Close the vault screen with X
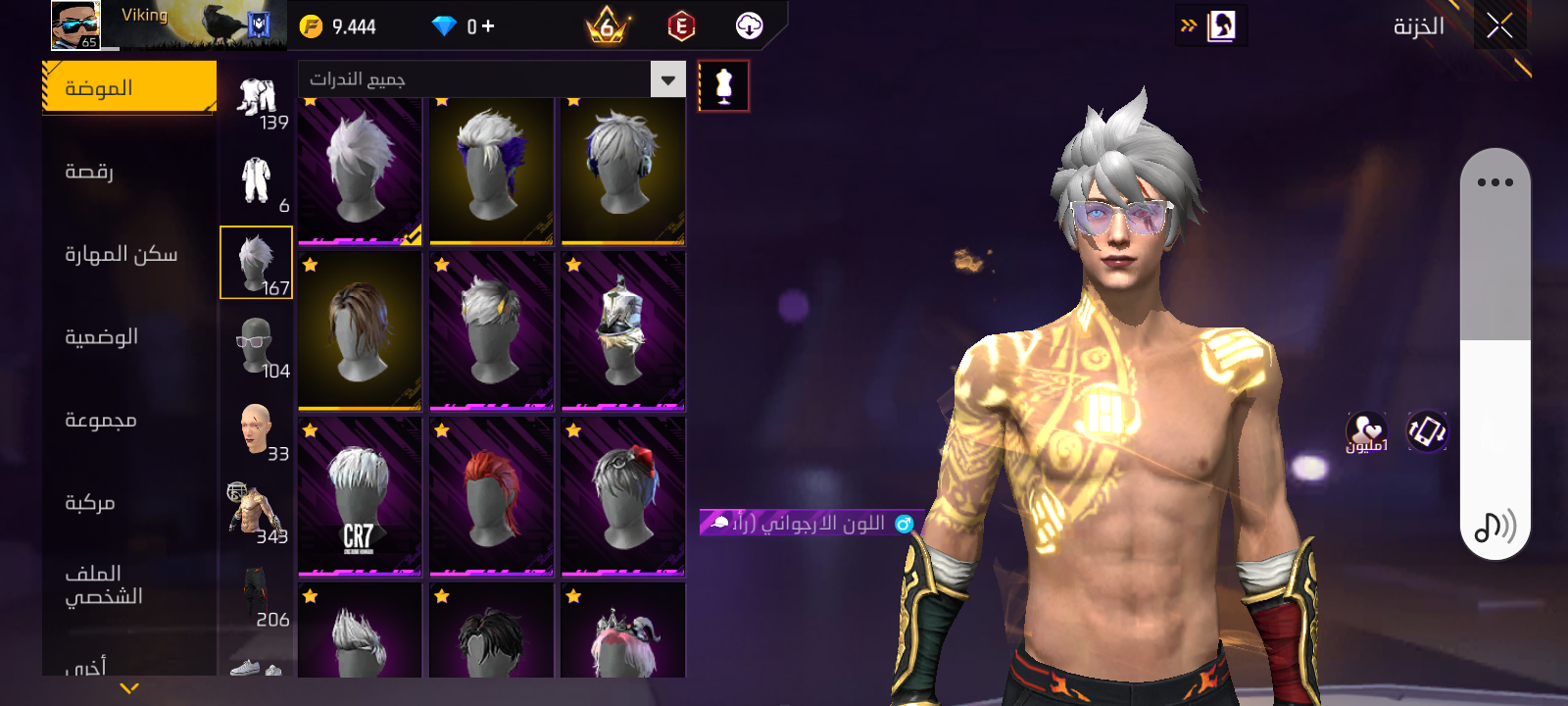 pos(1499,26)
